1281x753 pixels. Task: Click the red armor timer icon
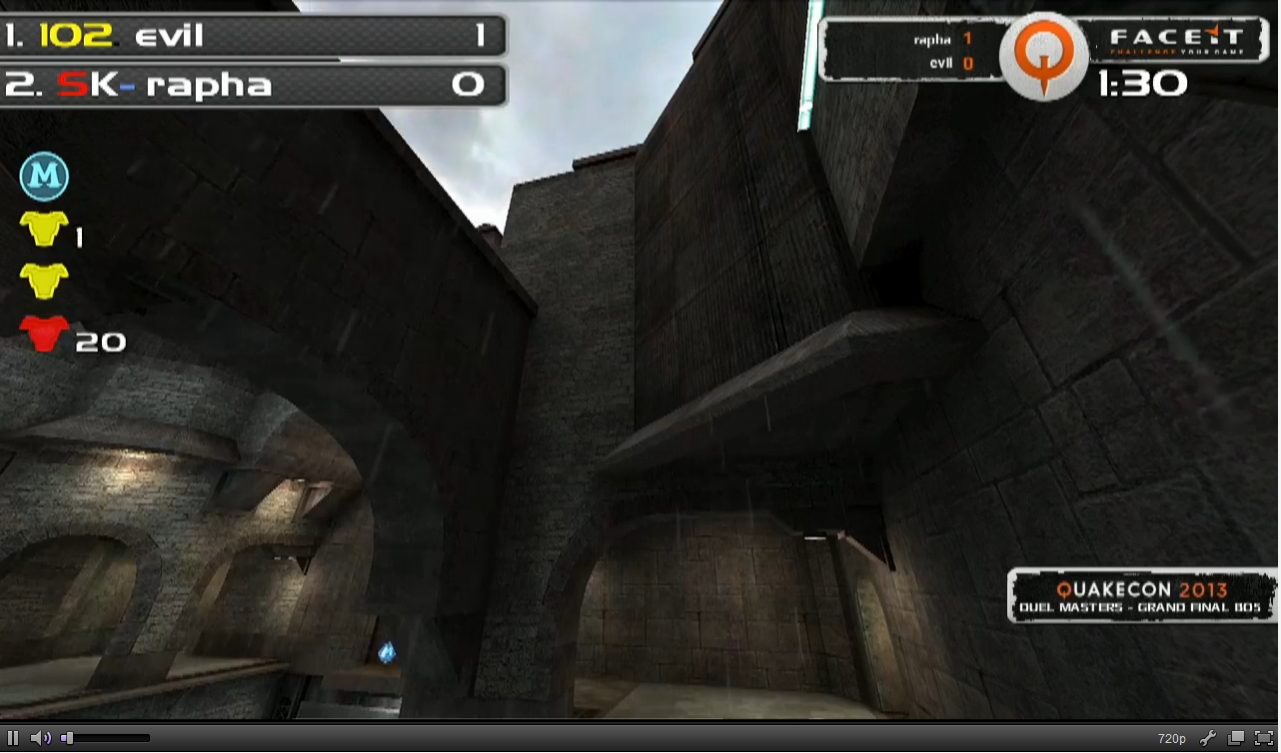44,333
